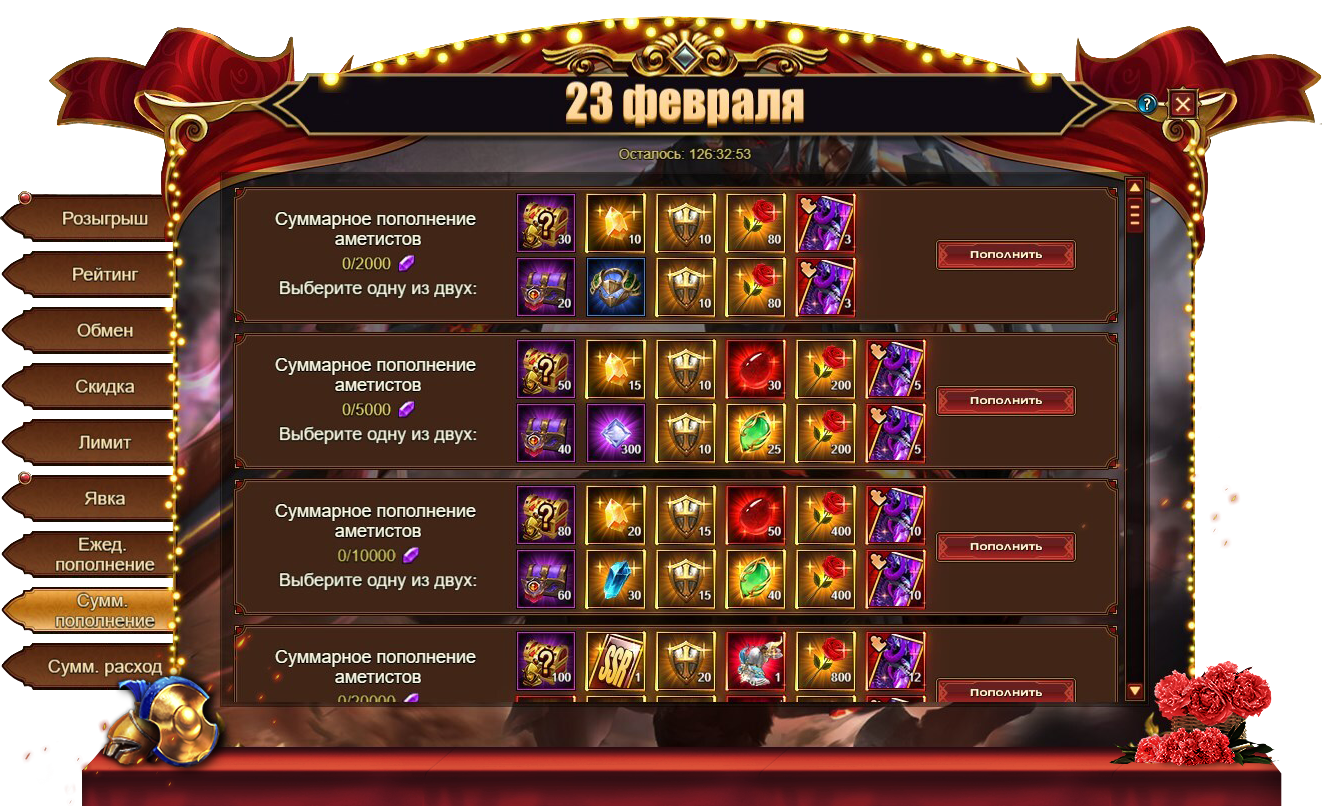This screenshot has height=806, width=1322.
Task: Click the scrollbar's up arrow
Action: point(1134,186)
